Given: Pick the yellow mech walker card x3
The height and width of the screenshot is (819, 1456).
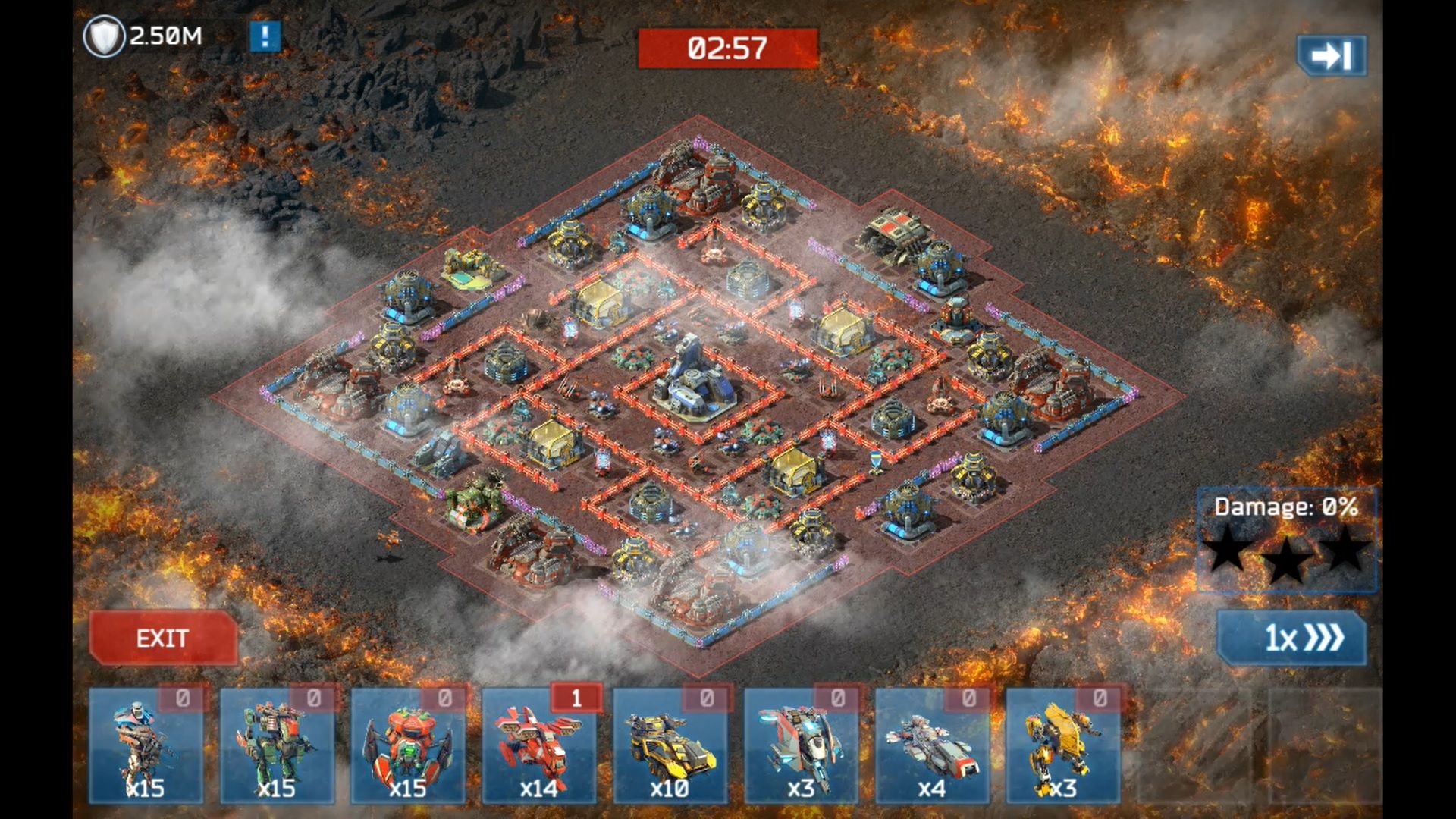Looking at the screenshot, I should (x=1062, y=745).
